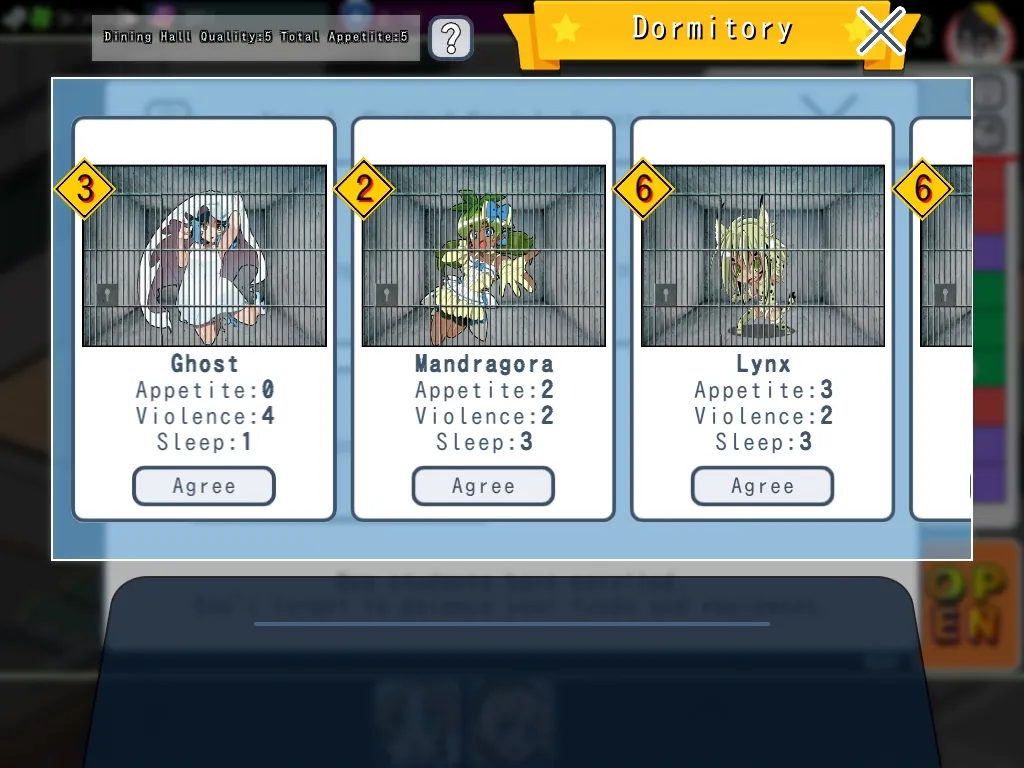Viewport: 1024px width, 768px height.
Task: Select the Lynx portrait card
Action: click(x=762, y=256)
